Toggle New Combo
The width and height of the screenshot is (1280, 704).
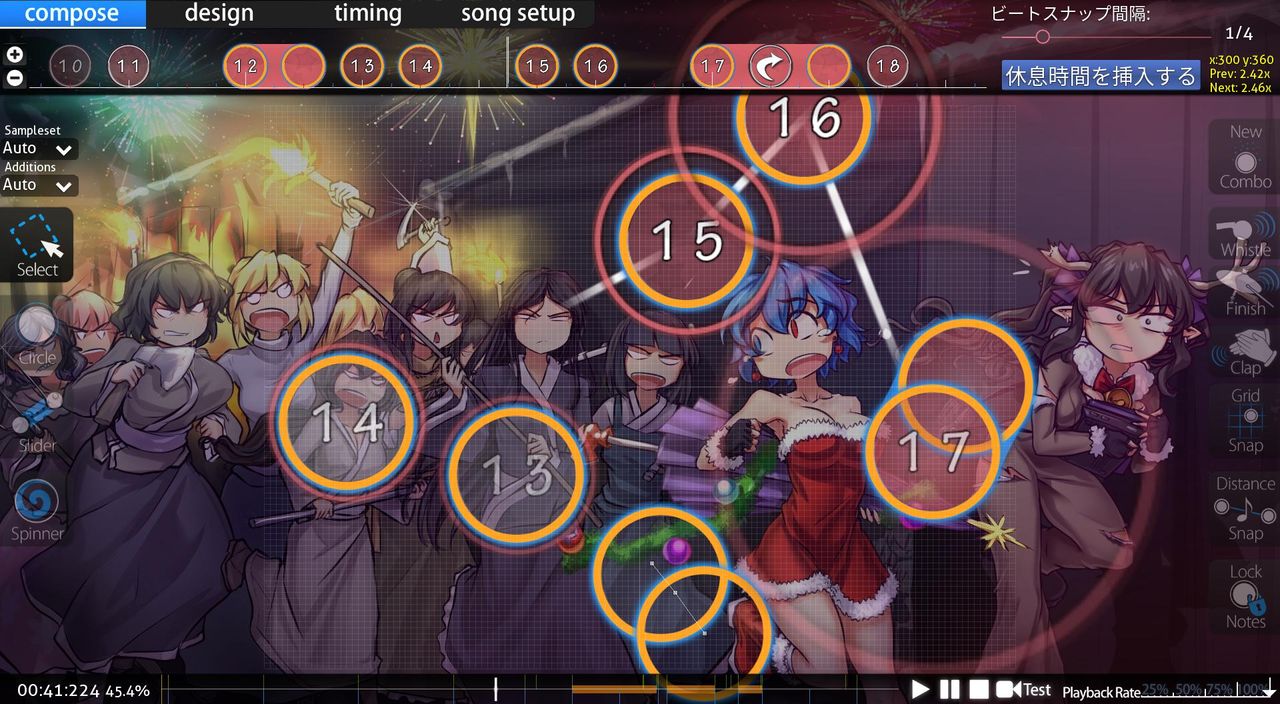[x=1245, y=157]
